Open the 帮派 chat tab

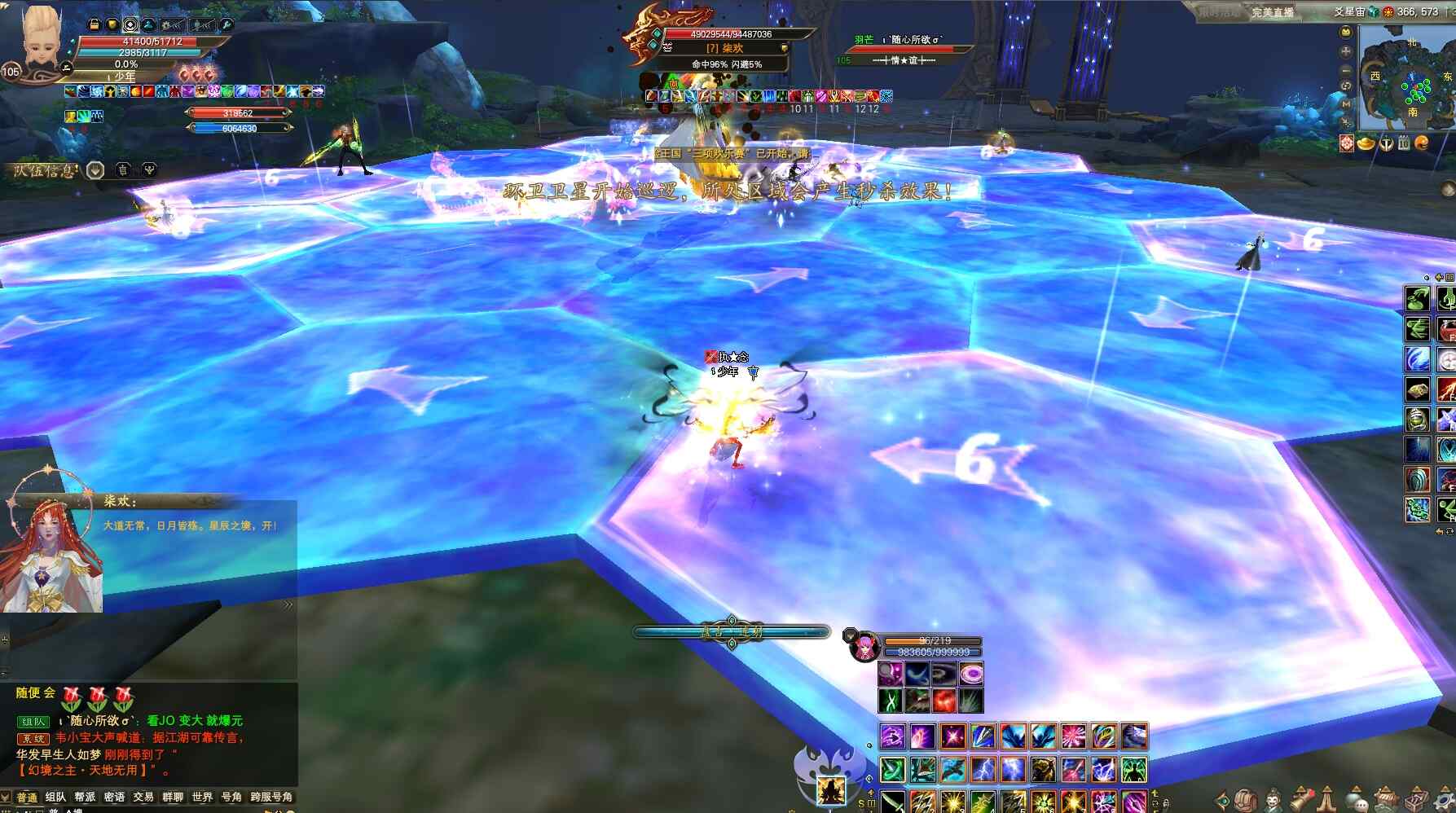point(85,797)
